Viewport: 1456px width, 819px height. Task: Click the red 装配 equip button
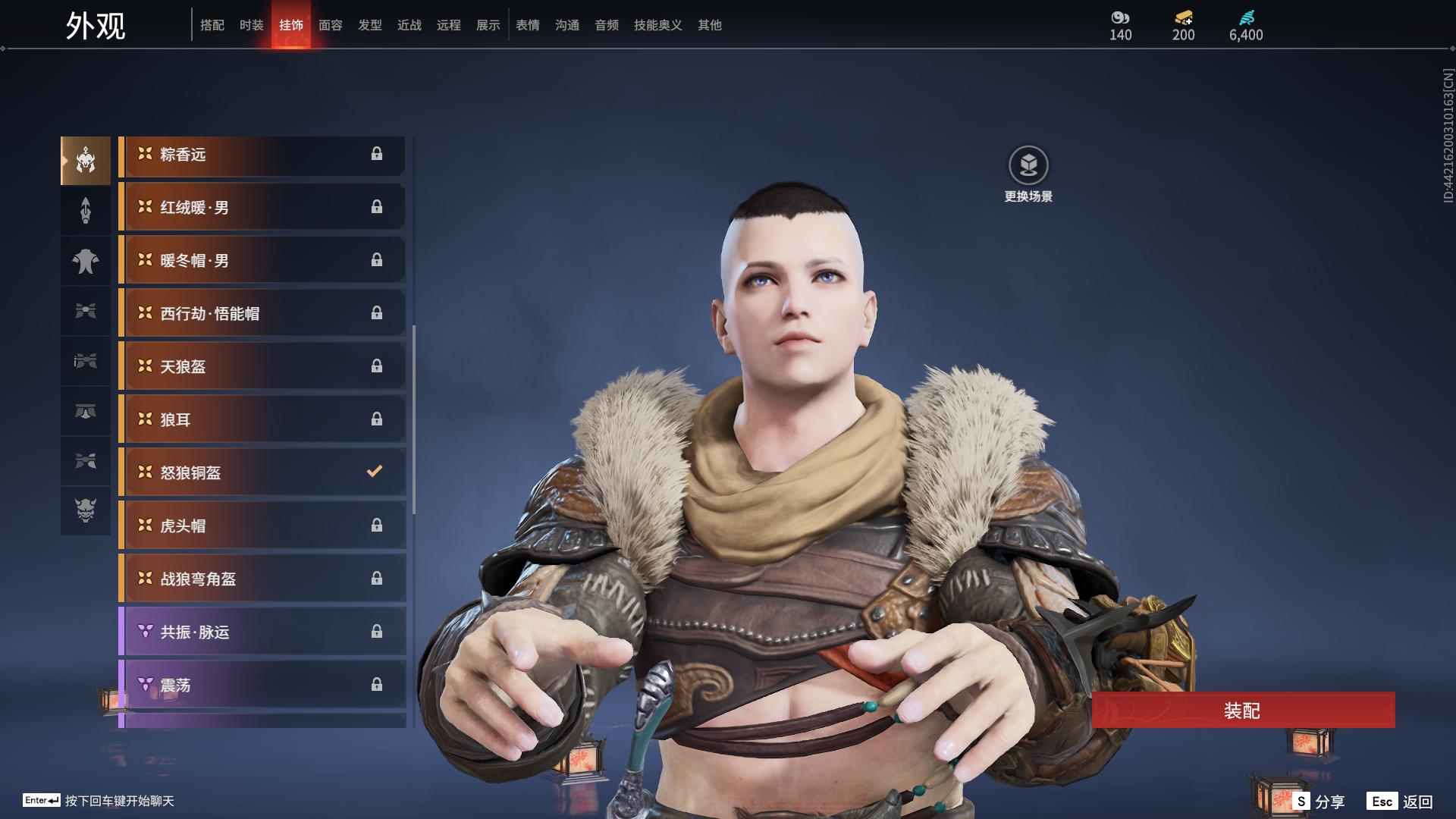click(1242, 711)
